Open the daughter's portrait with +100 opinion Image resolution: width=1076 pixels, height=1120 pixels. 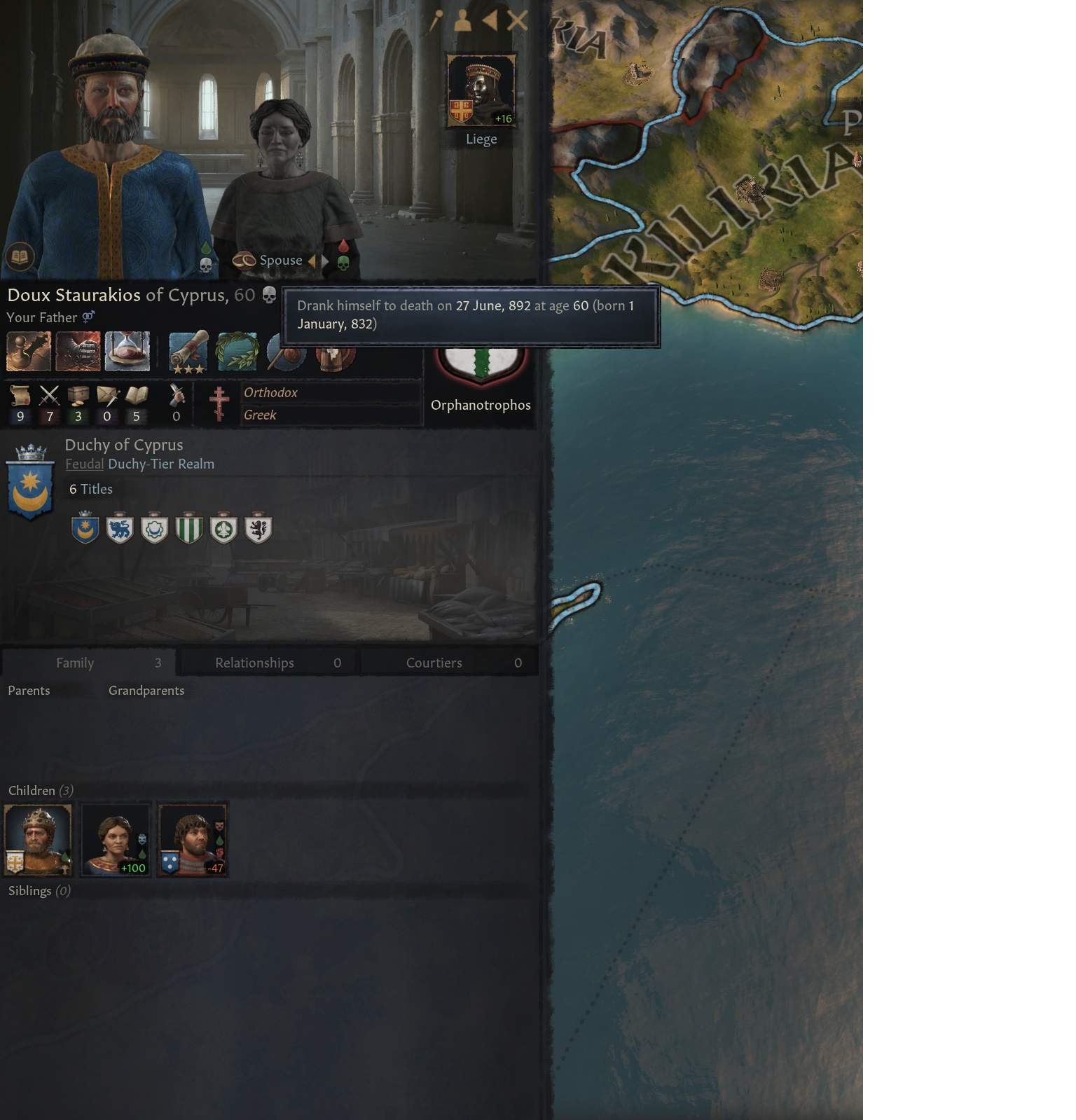coord(116,839)
